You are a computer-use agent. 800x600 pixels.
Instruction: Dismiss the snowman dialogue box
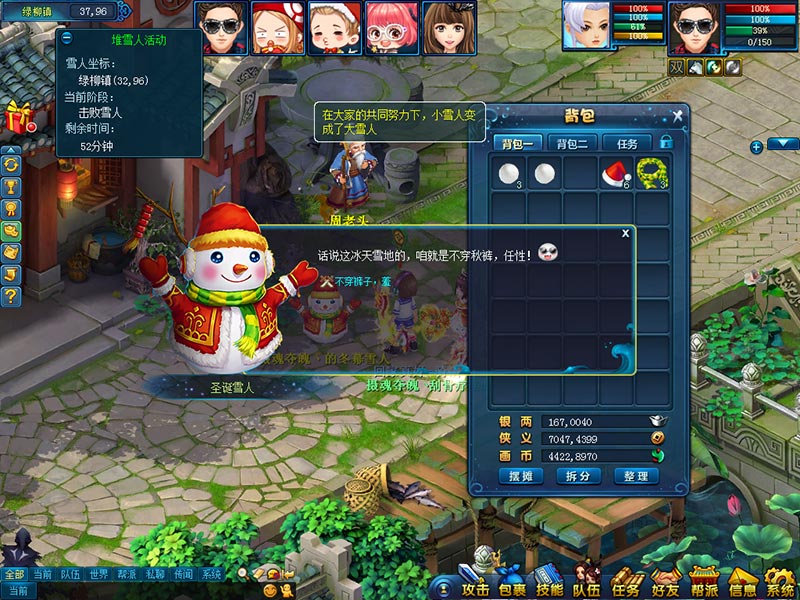tap(626, 233)
